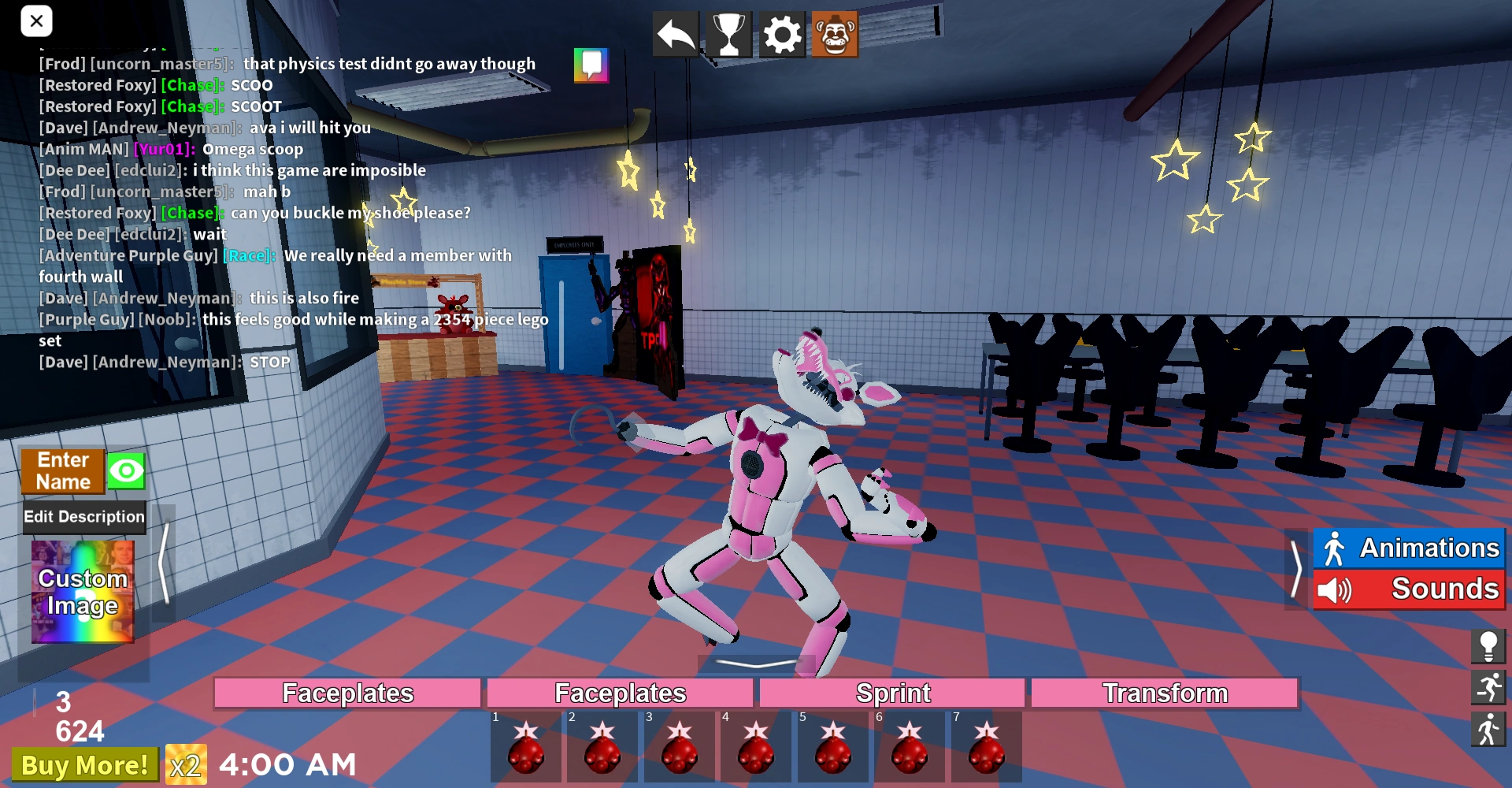
Task: Activate the Transform ability
Action: tap(1165, 693)
